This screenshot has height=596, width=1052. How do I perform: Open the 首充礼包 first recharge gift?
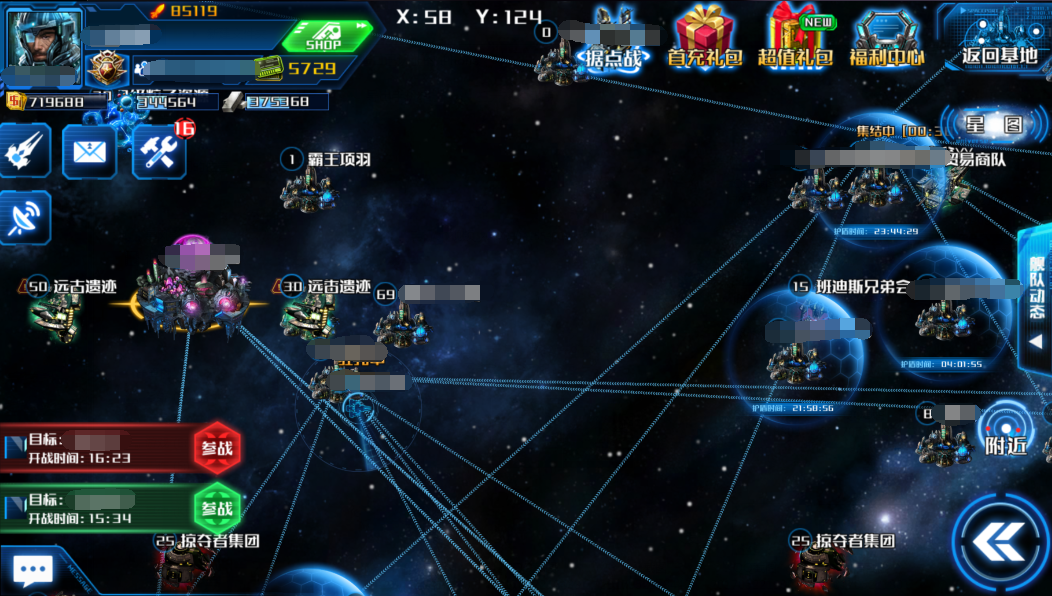coord(705,37)
